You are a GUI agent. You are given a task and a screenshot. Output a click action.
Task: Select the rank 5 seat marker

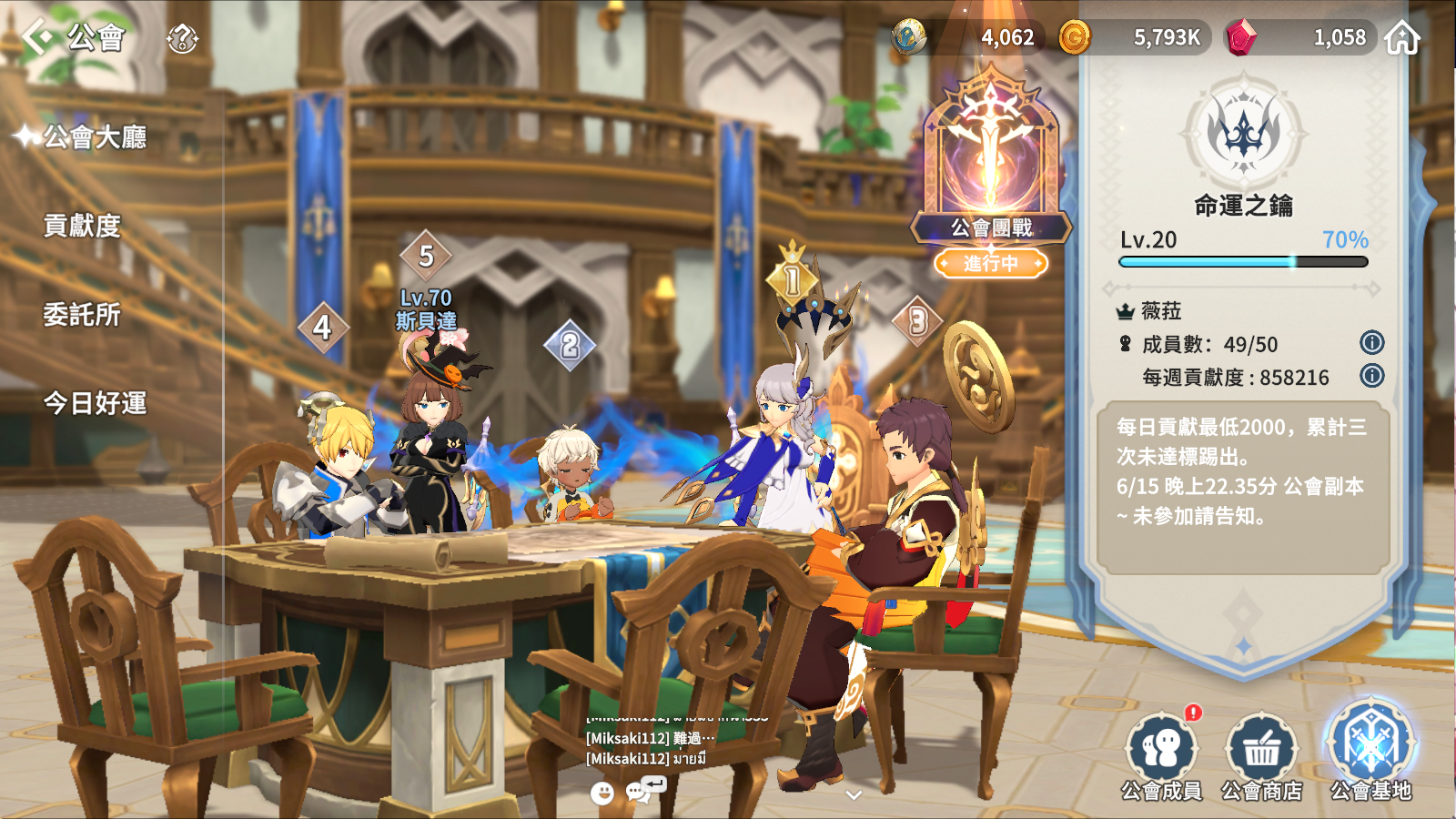coord(426,257)
